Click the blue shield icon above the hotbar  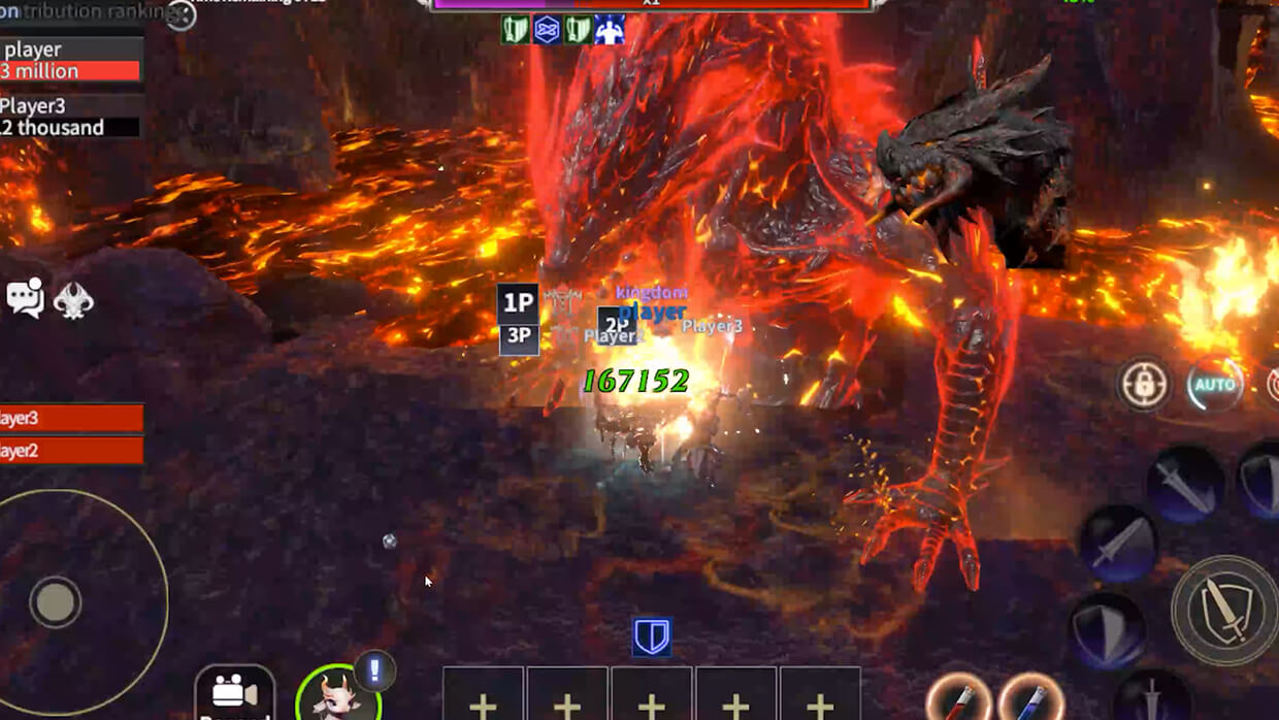pyautogui.click(x=652, y=637)
